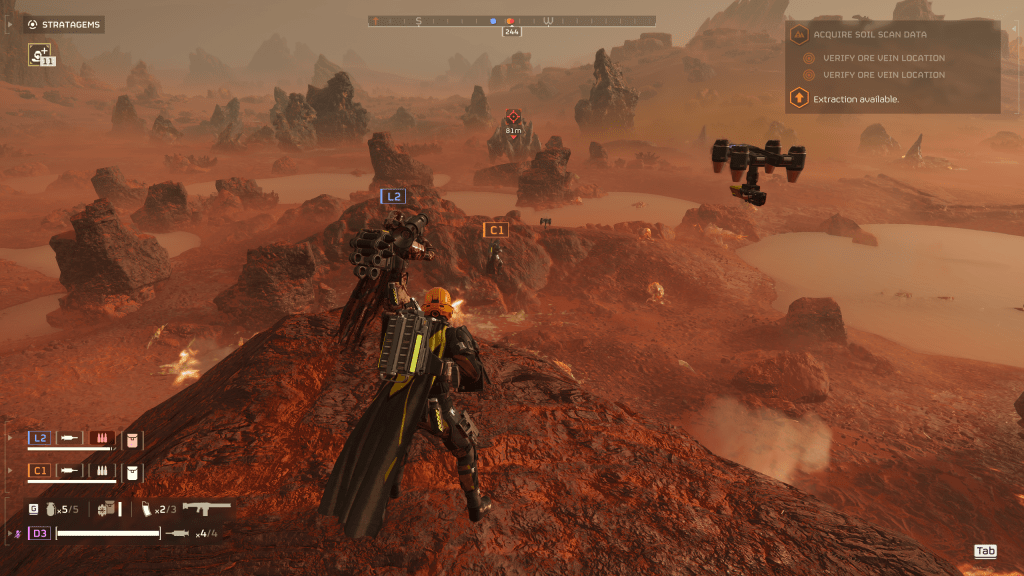Select the primary rifle weapon icon

point(207,508)
